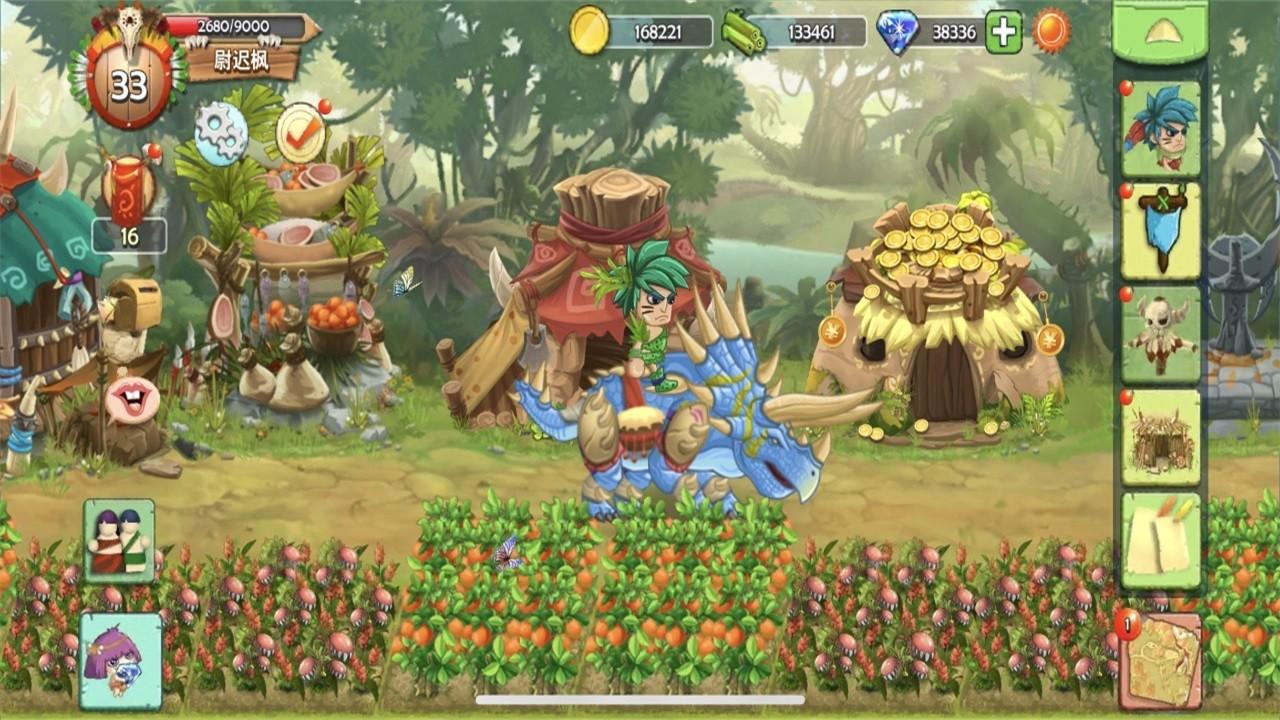The height and width of the screenshot is (720, 1280).
Task: Click the gold coin counter 168221
Action: tap(657, 31)
